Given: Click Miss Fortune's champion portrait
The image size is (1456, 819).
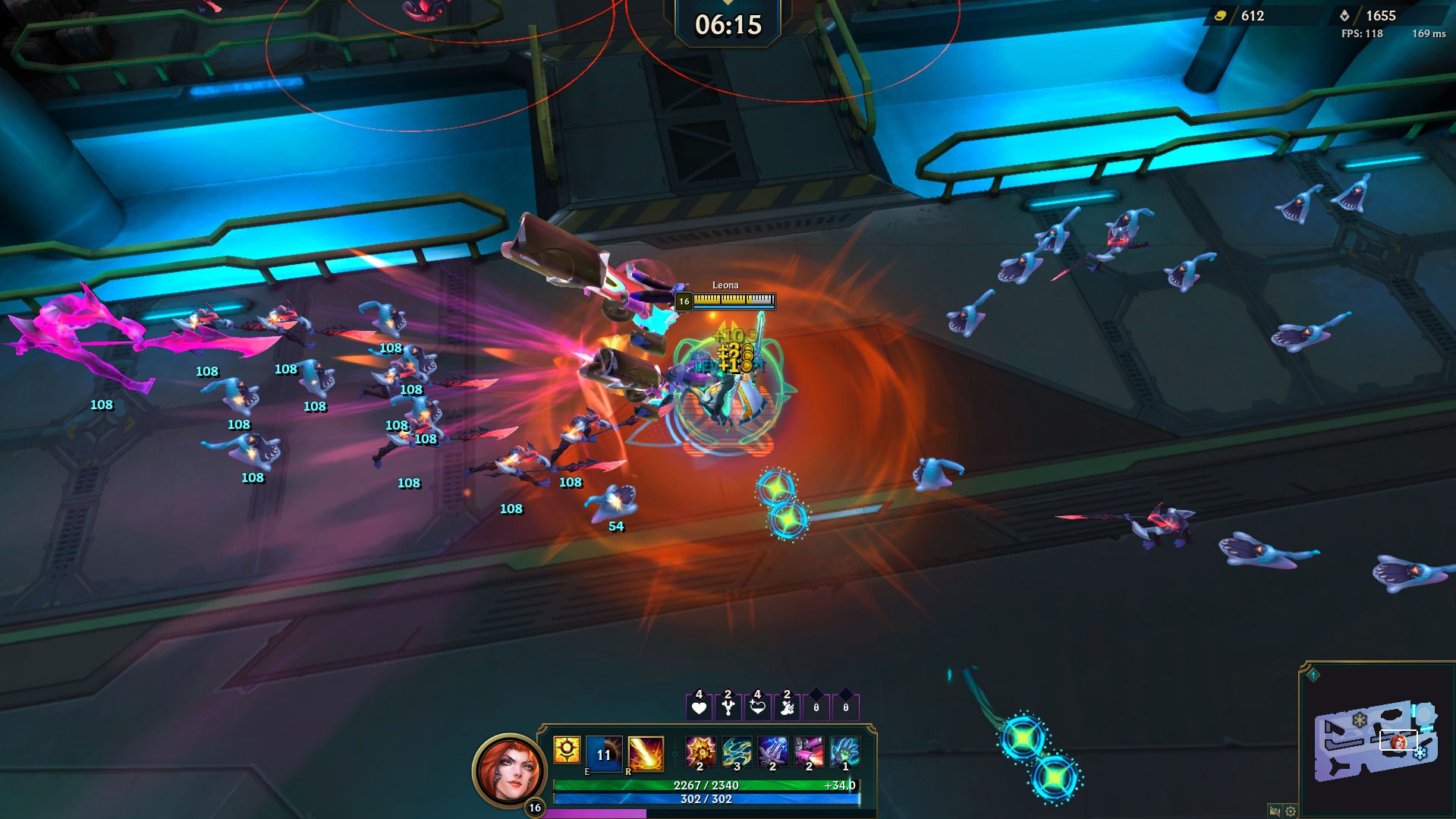Looking at the screenshot, I should [508, 767].
